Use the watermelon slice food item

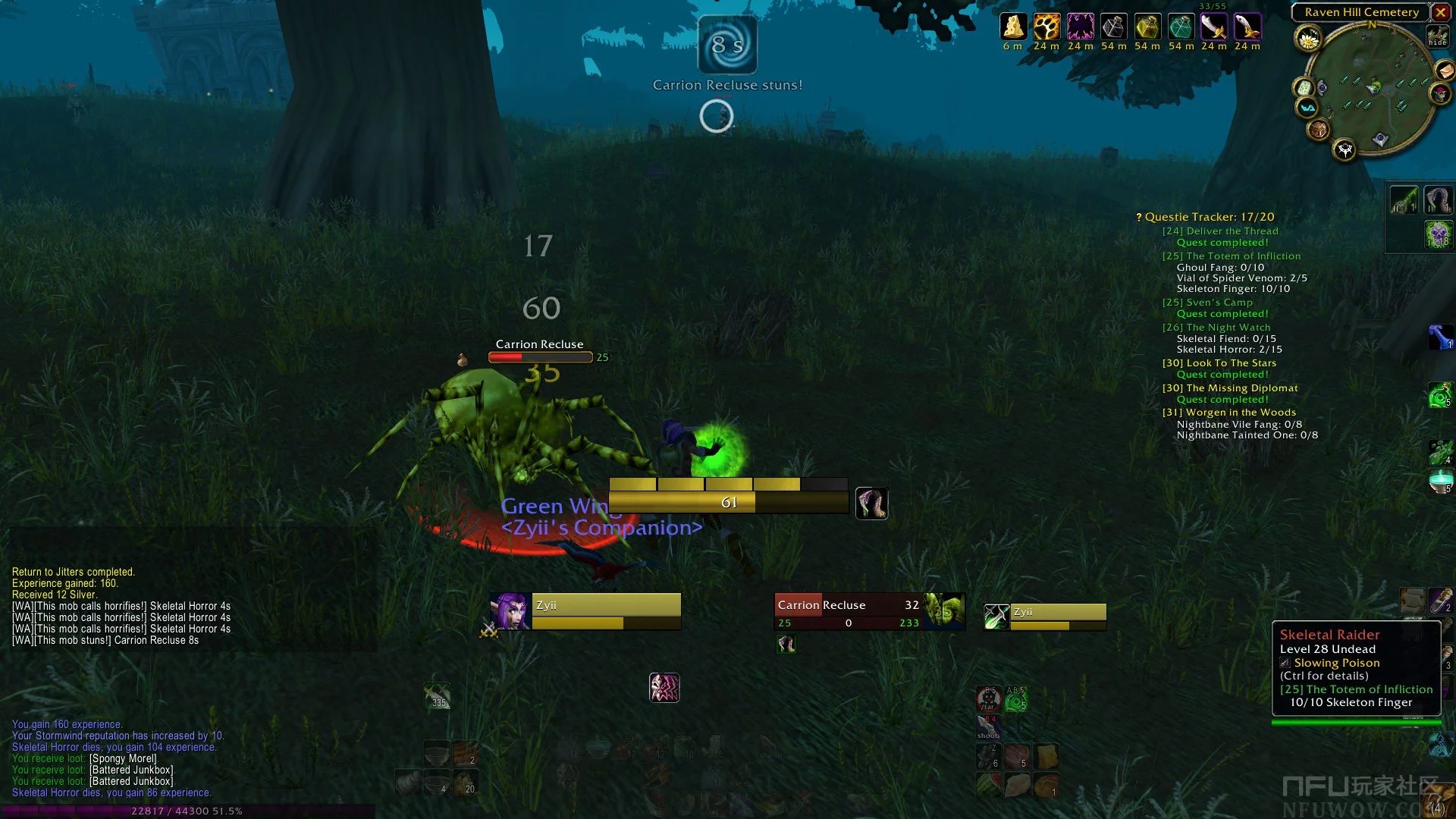(989, 784)
